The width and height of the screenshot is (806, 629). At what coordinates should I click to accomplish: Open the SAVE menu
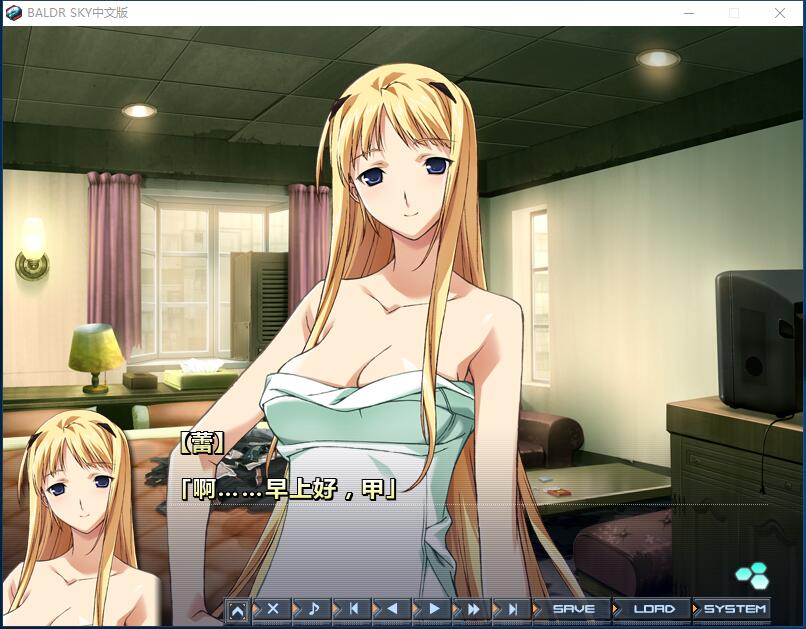(x=573, y=608)
